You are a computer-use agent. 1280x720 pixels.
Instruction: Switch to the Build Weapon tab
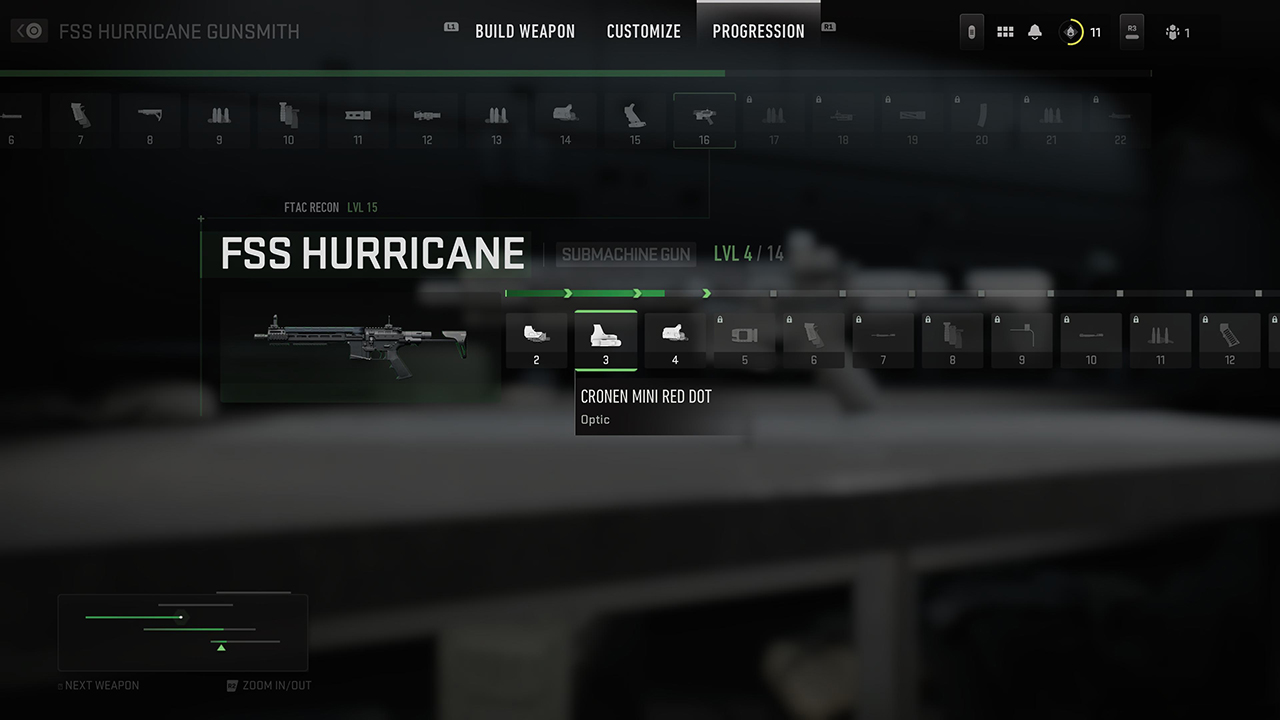[525, 31]
